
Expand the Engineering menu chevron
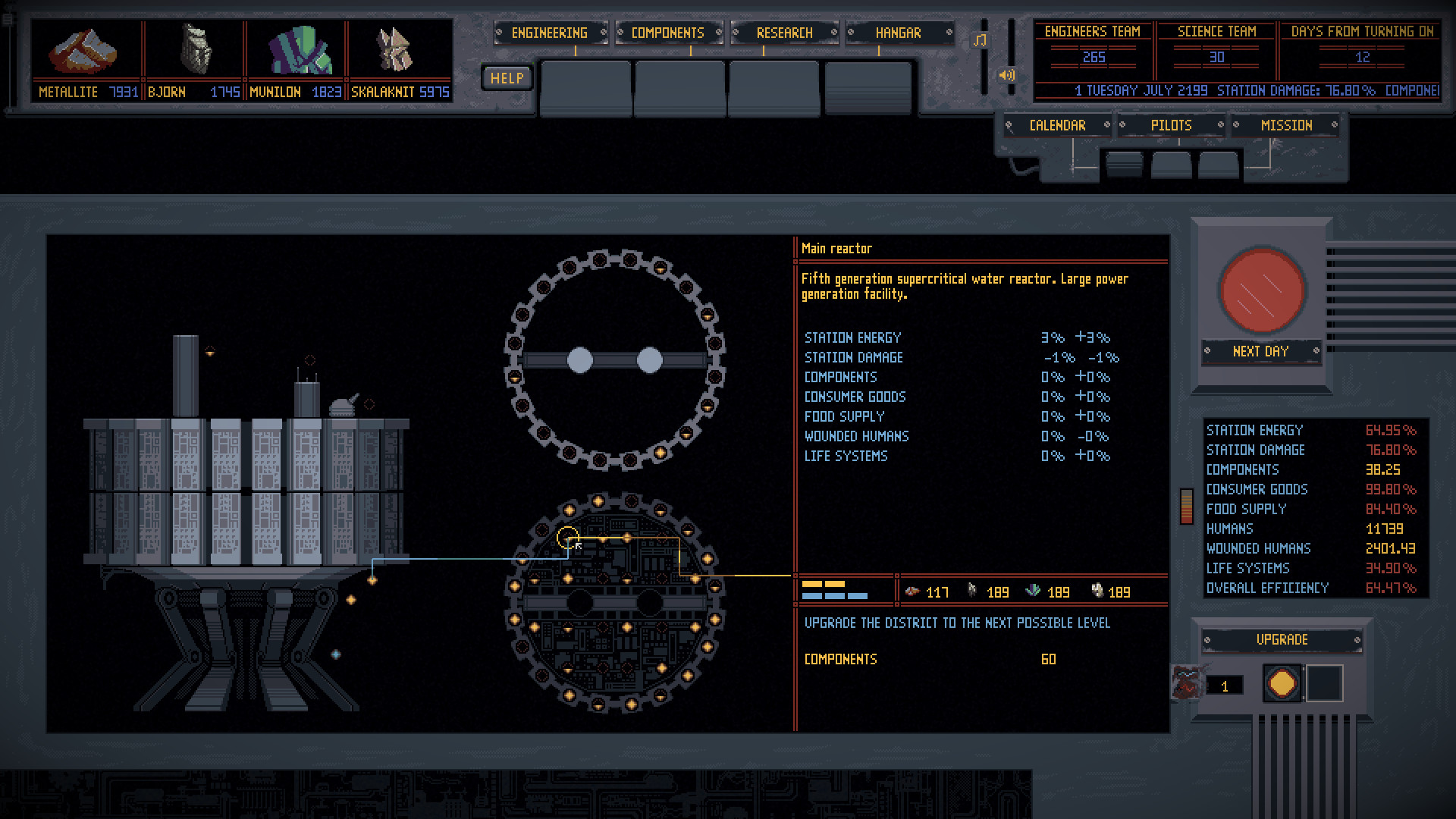point(602,33)
